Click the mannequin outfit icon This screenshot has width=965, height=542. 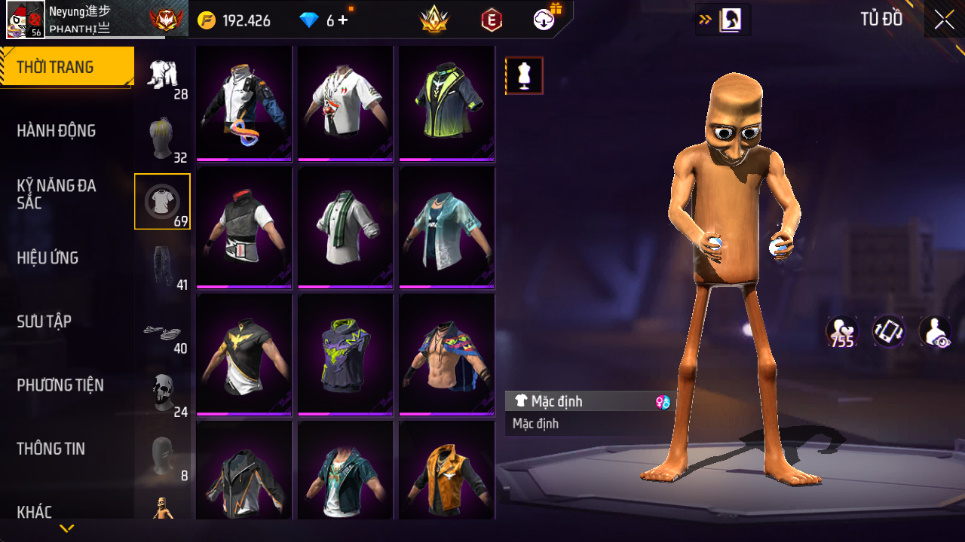[x=524, y=75]
